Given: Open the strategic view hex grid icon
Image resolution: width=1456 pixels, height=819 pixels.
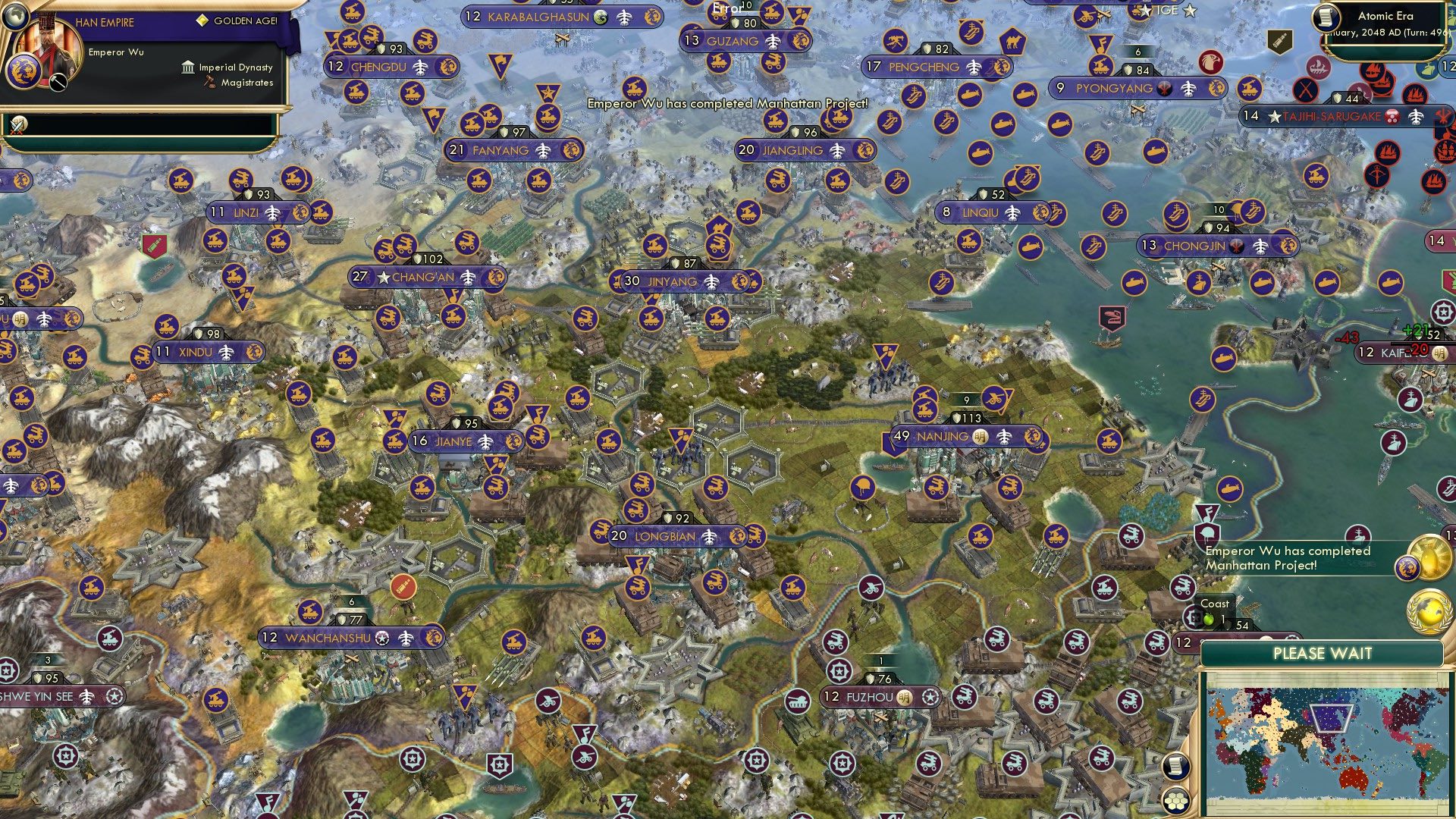Looking at the screenshot, I should pyautogui.click(x=1177, y=802).
